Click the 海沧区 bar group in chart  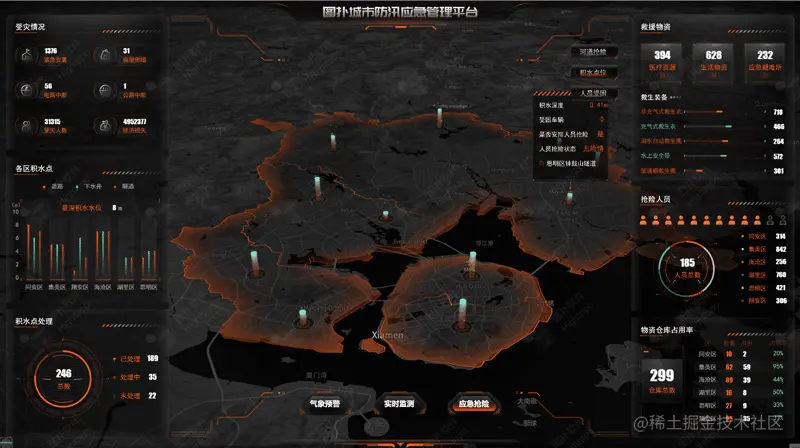pos(103,260)
